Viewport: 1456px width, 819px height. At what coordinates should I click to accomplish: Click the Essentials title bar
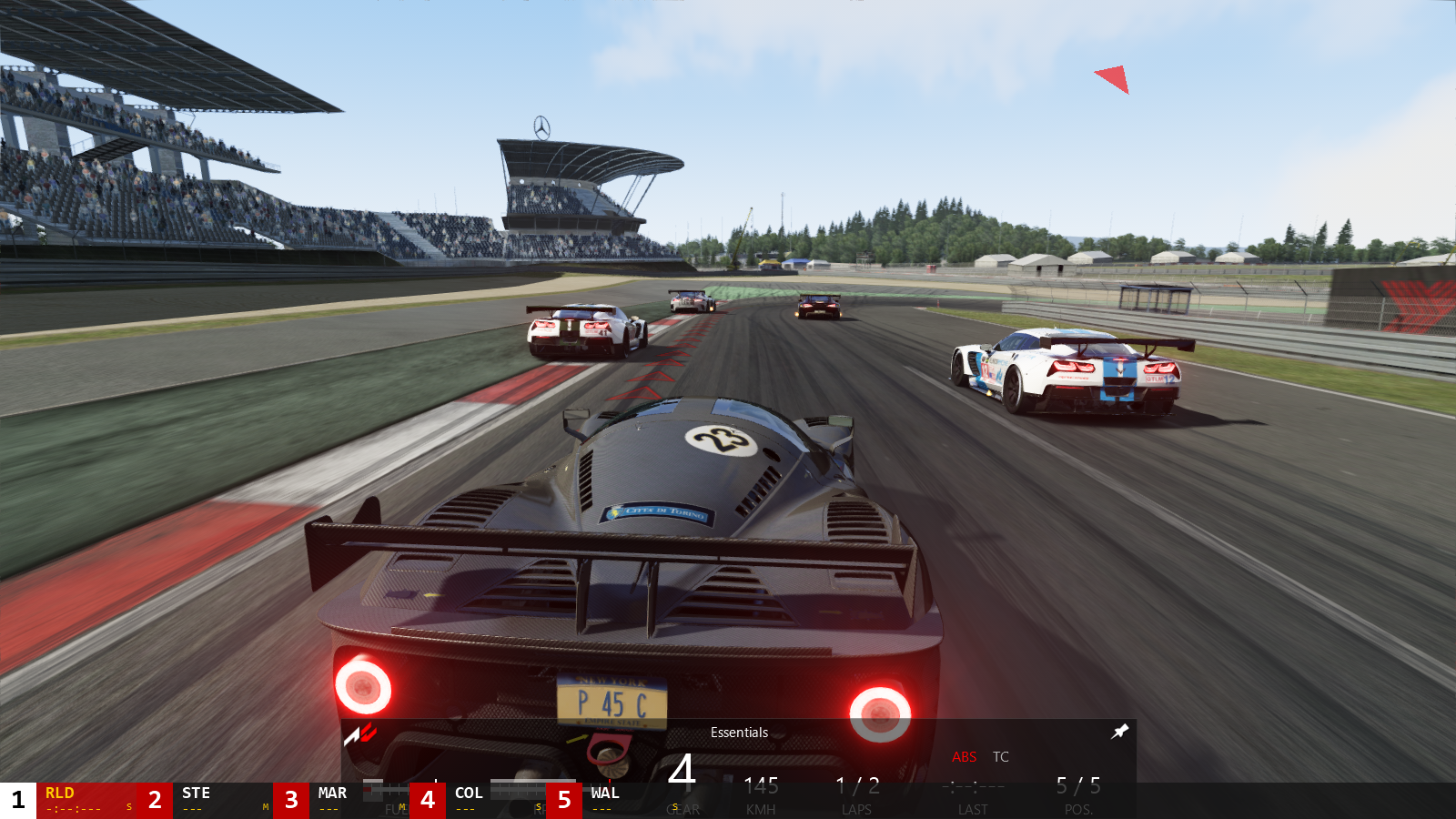tap(739, 733)
